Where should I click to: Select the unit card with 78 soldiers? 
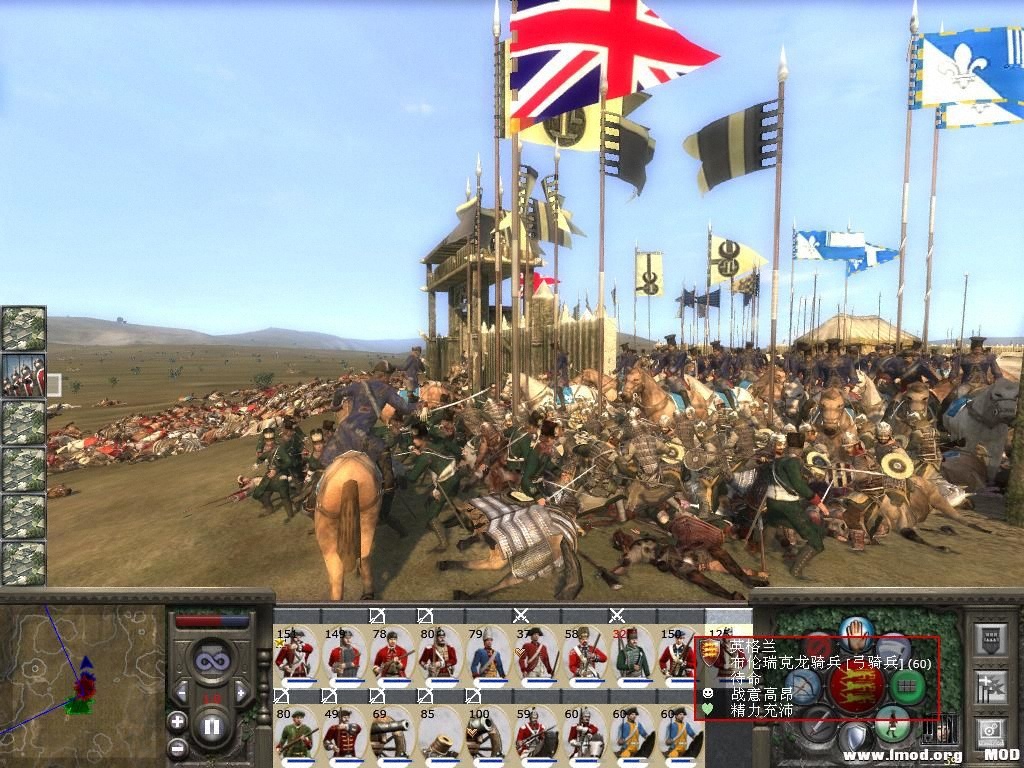[x=390, y=655]
